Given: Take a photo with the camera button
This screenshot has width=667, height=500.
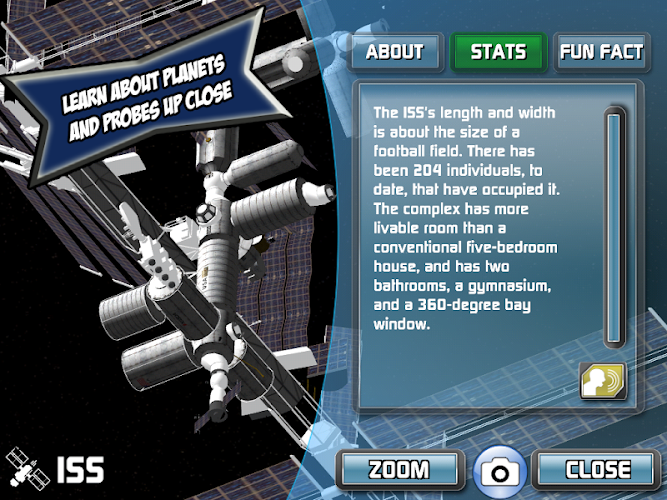Looking at the screenshot, I should click(497, 470).
